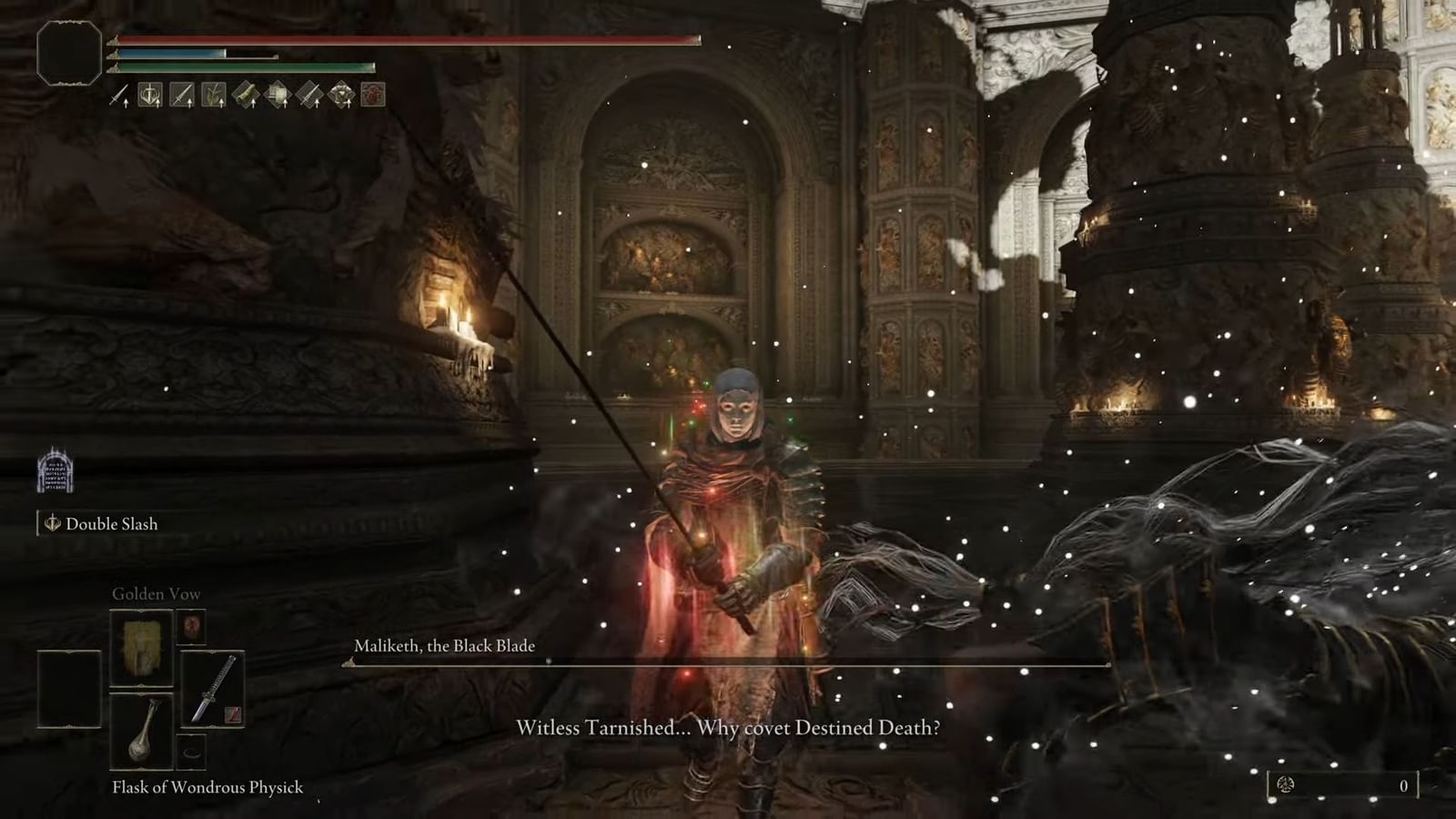Screen dimensions: 1456x819
Task: Click the green meat item icon
Action: point(244,96)
